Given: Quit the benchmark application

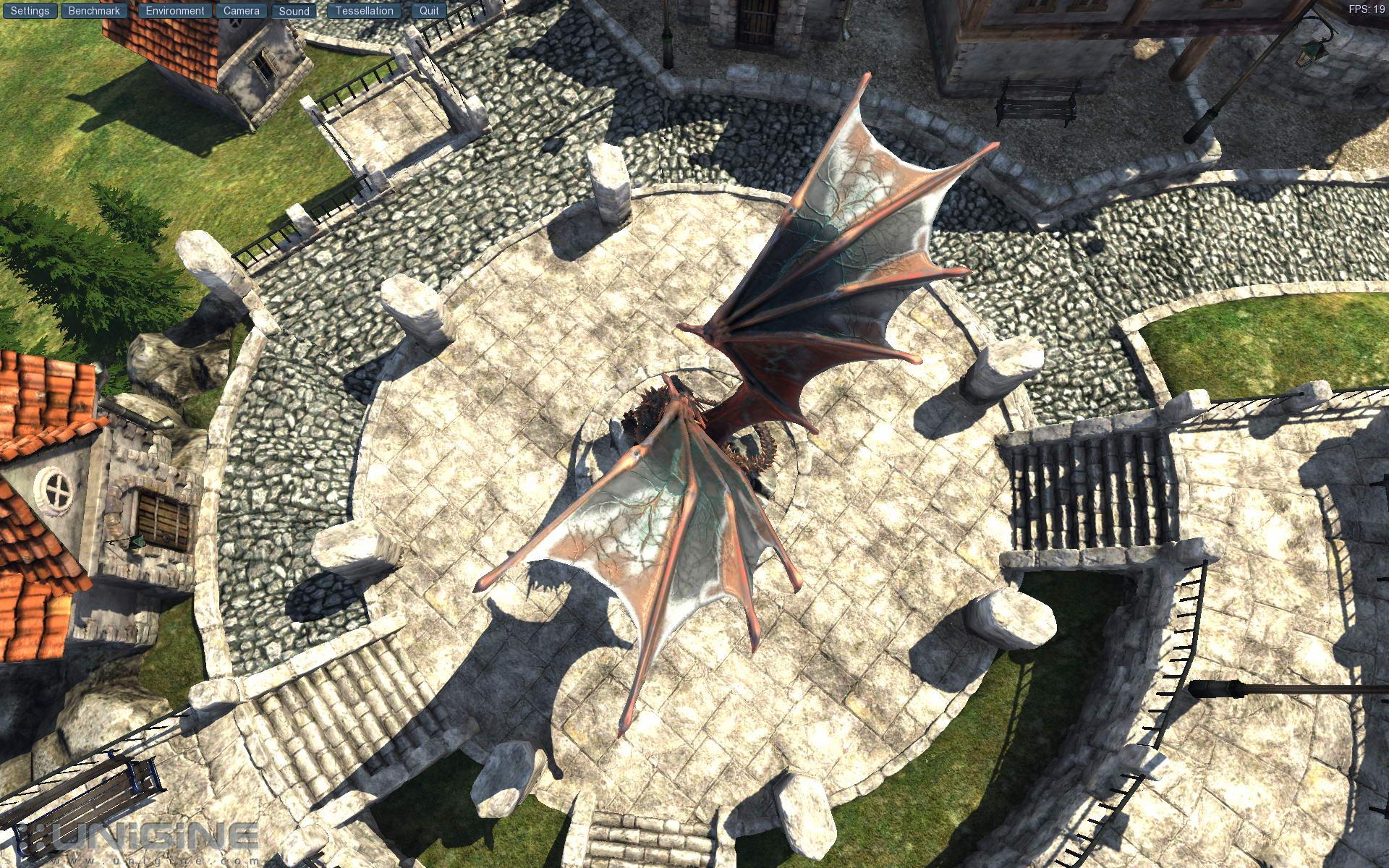Looking at the screenshot, I should coord(429,11).
